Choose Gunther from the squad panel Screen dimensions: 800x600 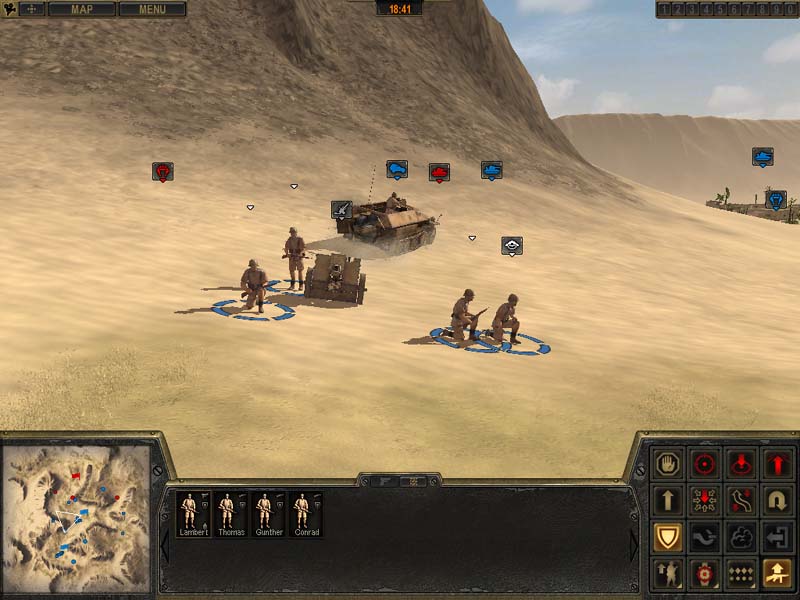tap(267, 513)
